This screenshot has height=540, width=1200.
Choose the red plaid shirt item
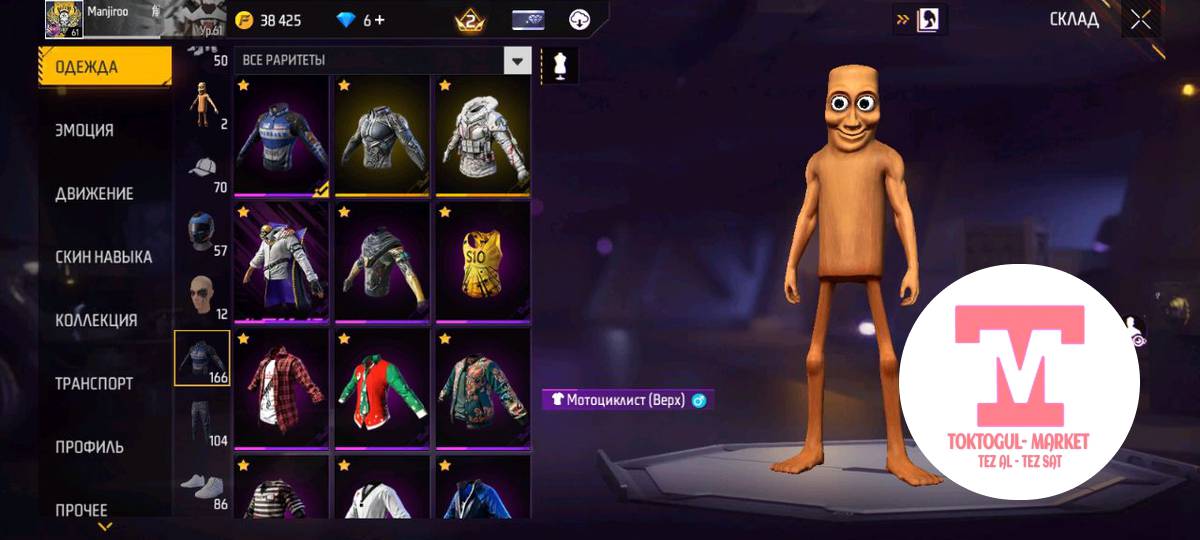(x=280, y=388)
